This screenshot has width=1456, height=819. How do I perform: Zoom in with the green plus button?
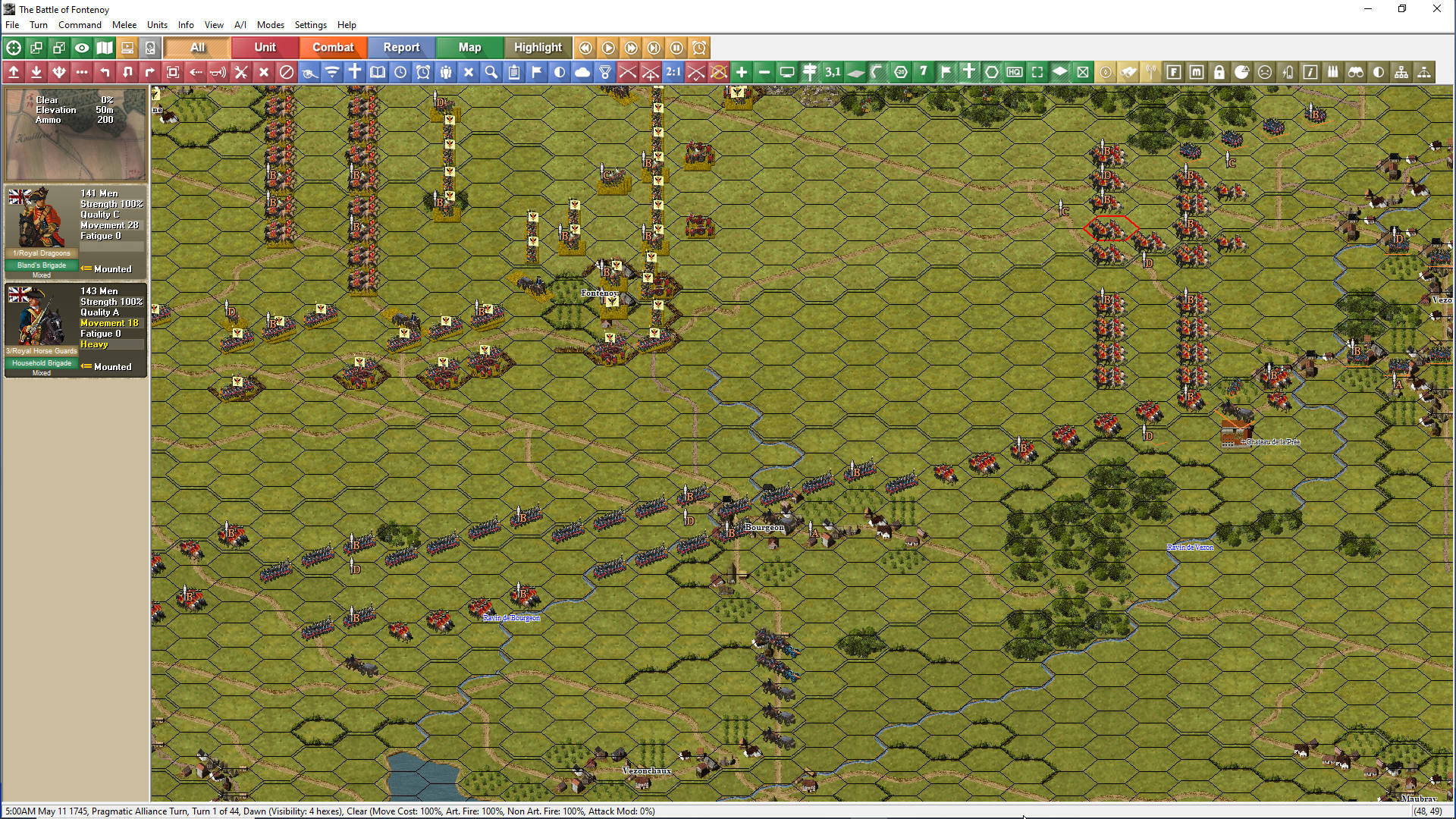pyautogui.click(x=742, y=72)
